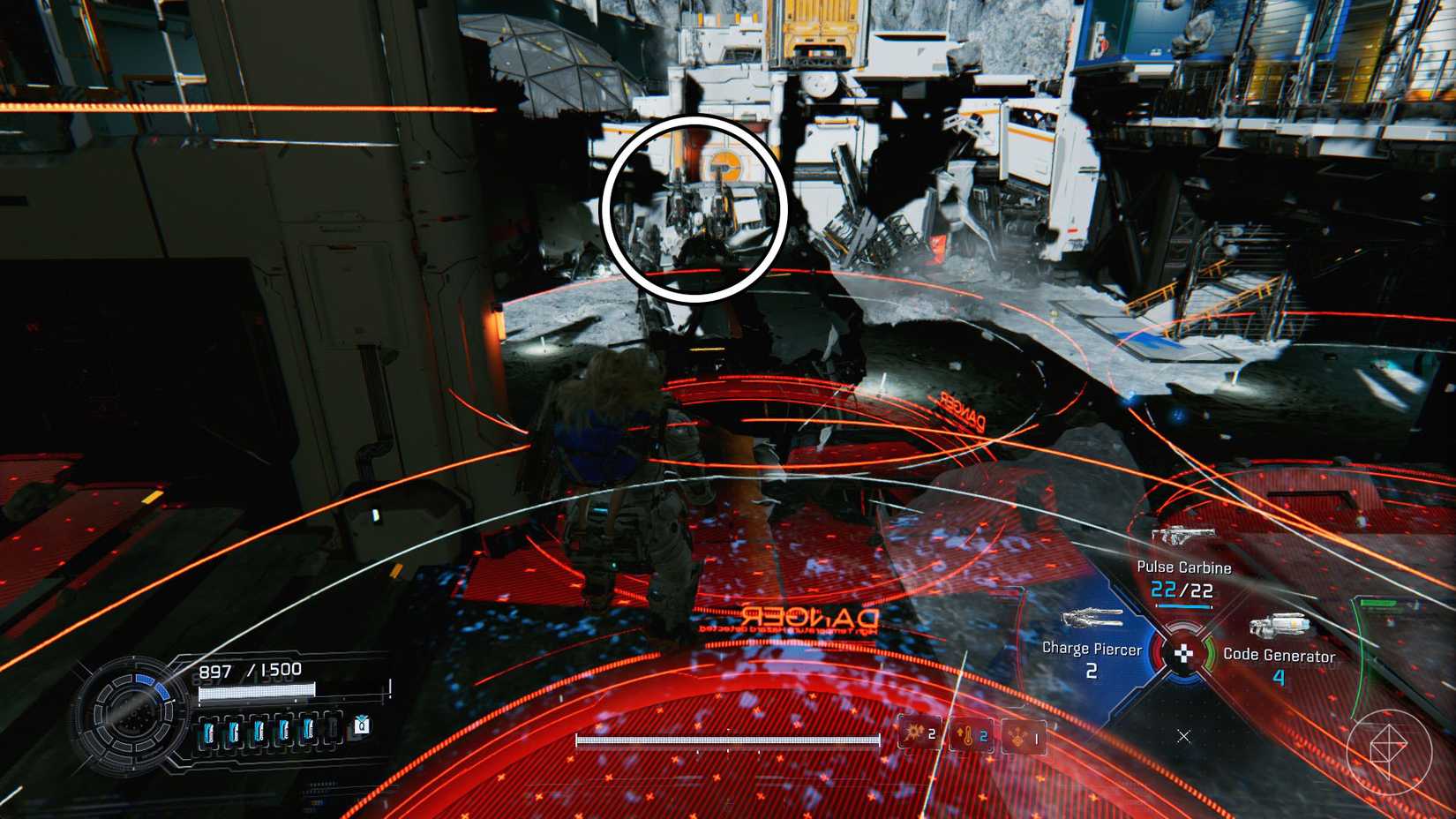Select the Pulse Carbine label text
This screenshot has height=819, width=1456.
pyautogui.click(x=1183, y=567)
